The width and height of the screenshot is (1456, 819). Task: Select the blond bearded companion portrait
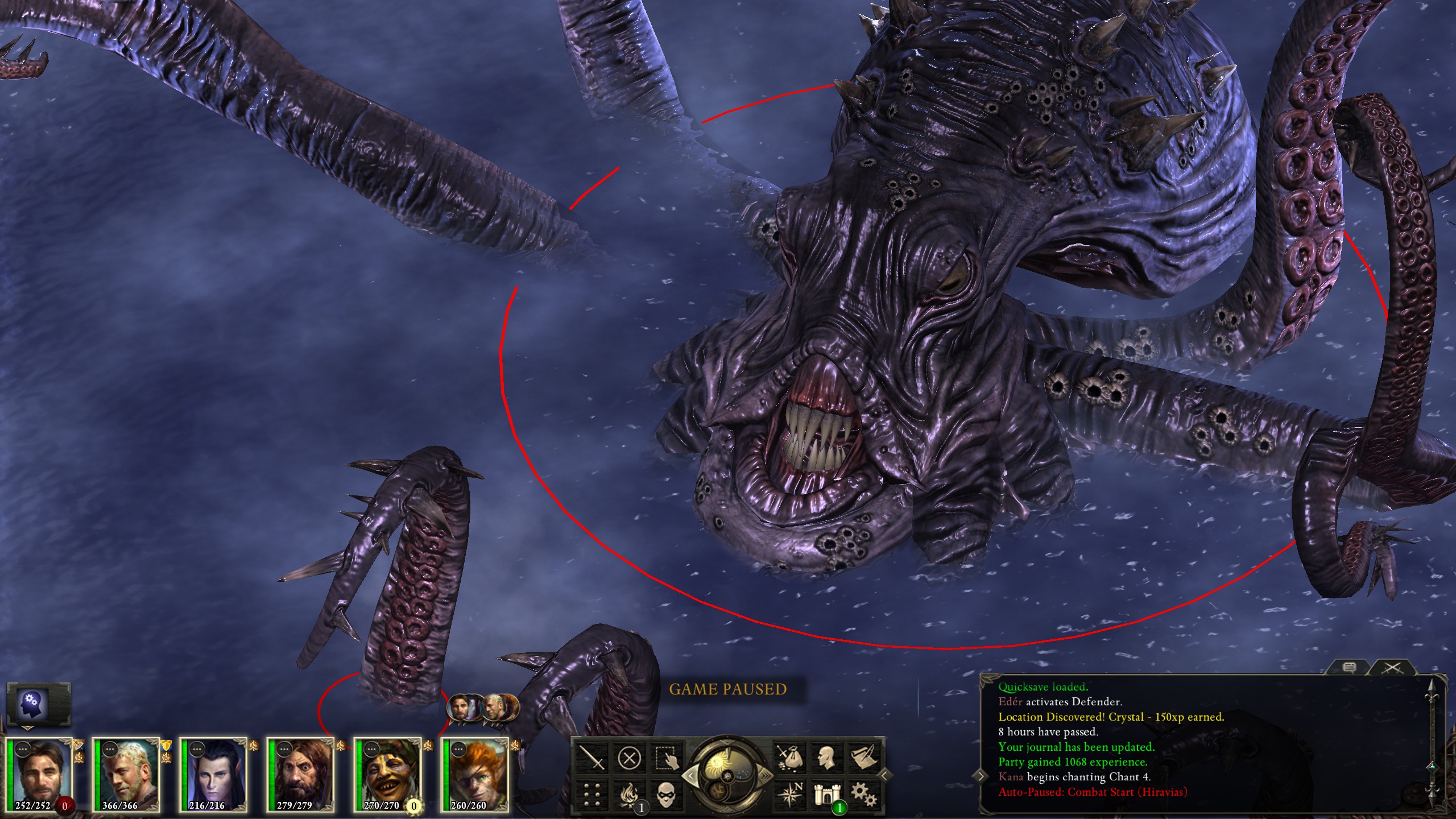point(126,773)
